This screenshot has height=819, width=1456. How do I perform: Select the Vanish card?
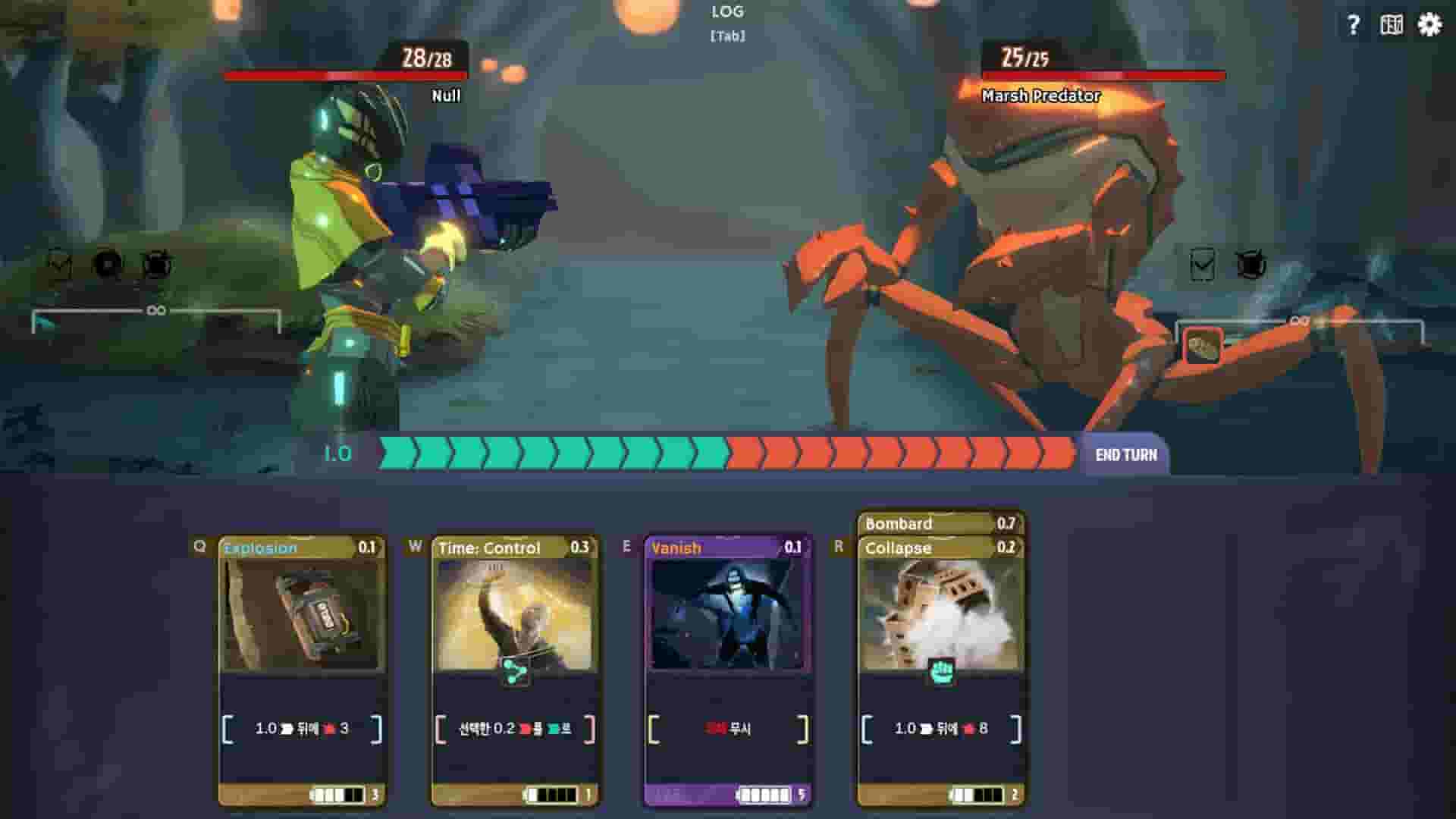(728, 660)
